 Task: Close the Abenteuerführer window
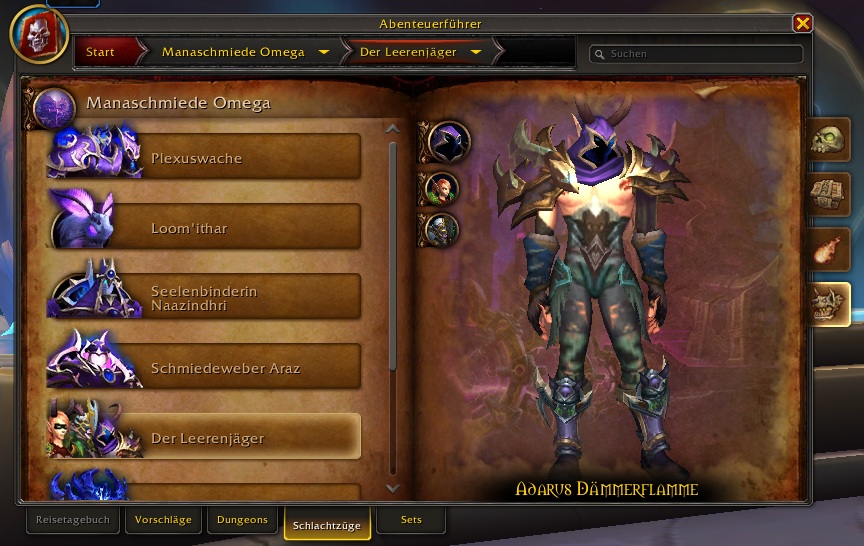click(802, 23)
